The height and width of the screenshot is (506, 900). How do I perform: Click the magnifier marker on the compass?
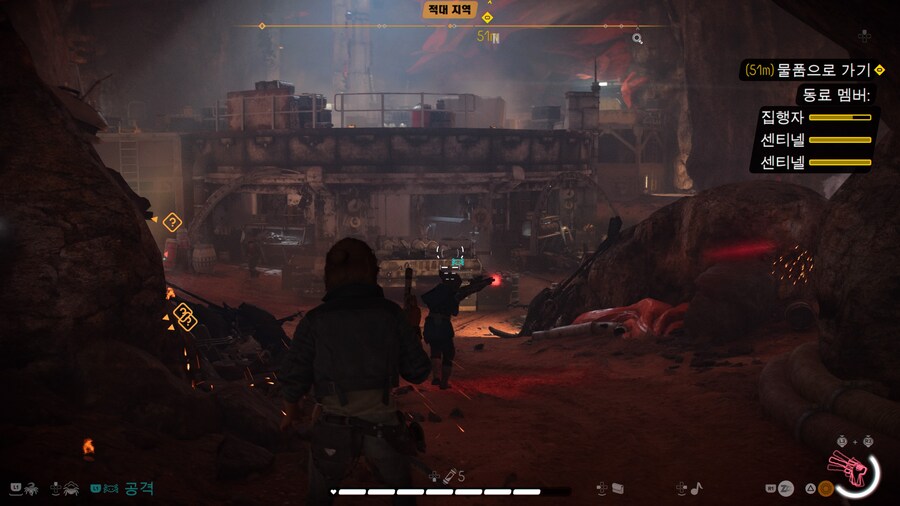637,39
